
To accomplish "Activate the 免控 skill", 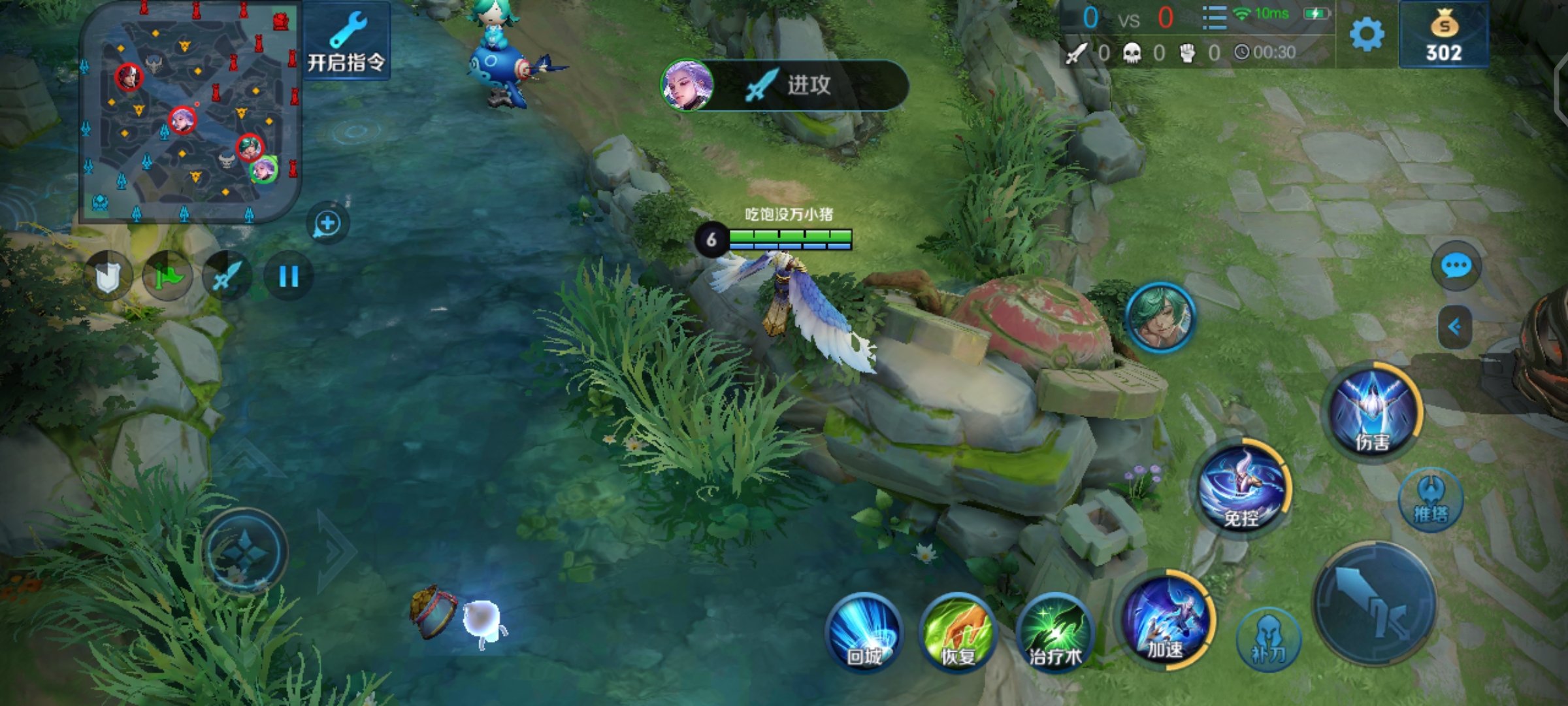I will tap(1243, 488).
